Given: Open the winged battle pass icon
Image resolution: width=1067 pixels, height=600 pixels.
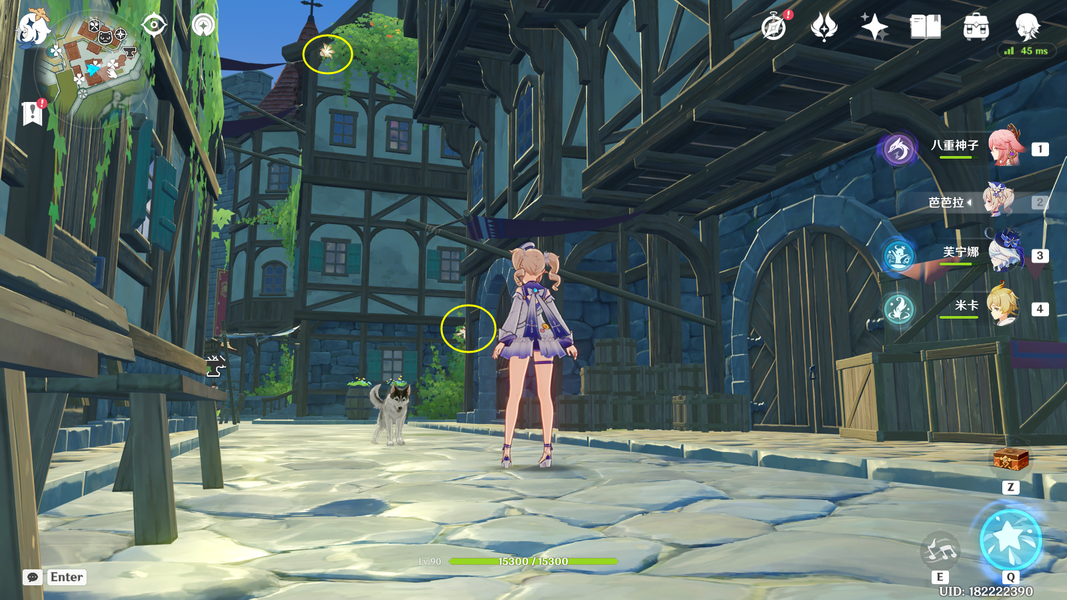Looking at the screenshot, I should (x=824, y=27).
